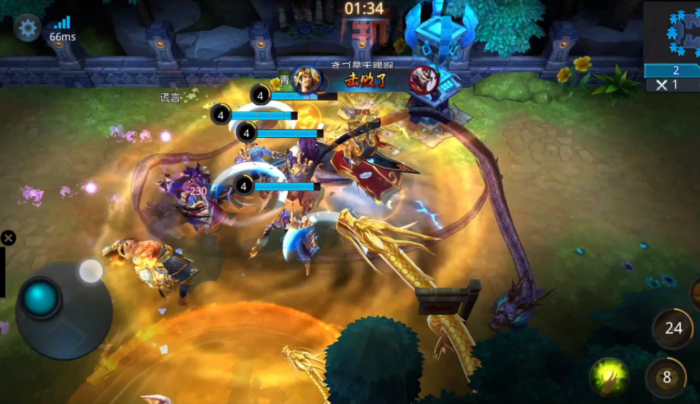Click the minimap in the corner
This screenshot has height=404, width=700.
click(674, 33)
